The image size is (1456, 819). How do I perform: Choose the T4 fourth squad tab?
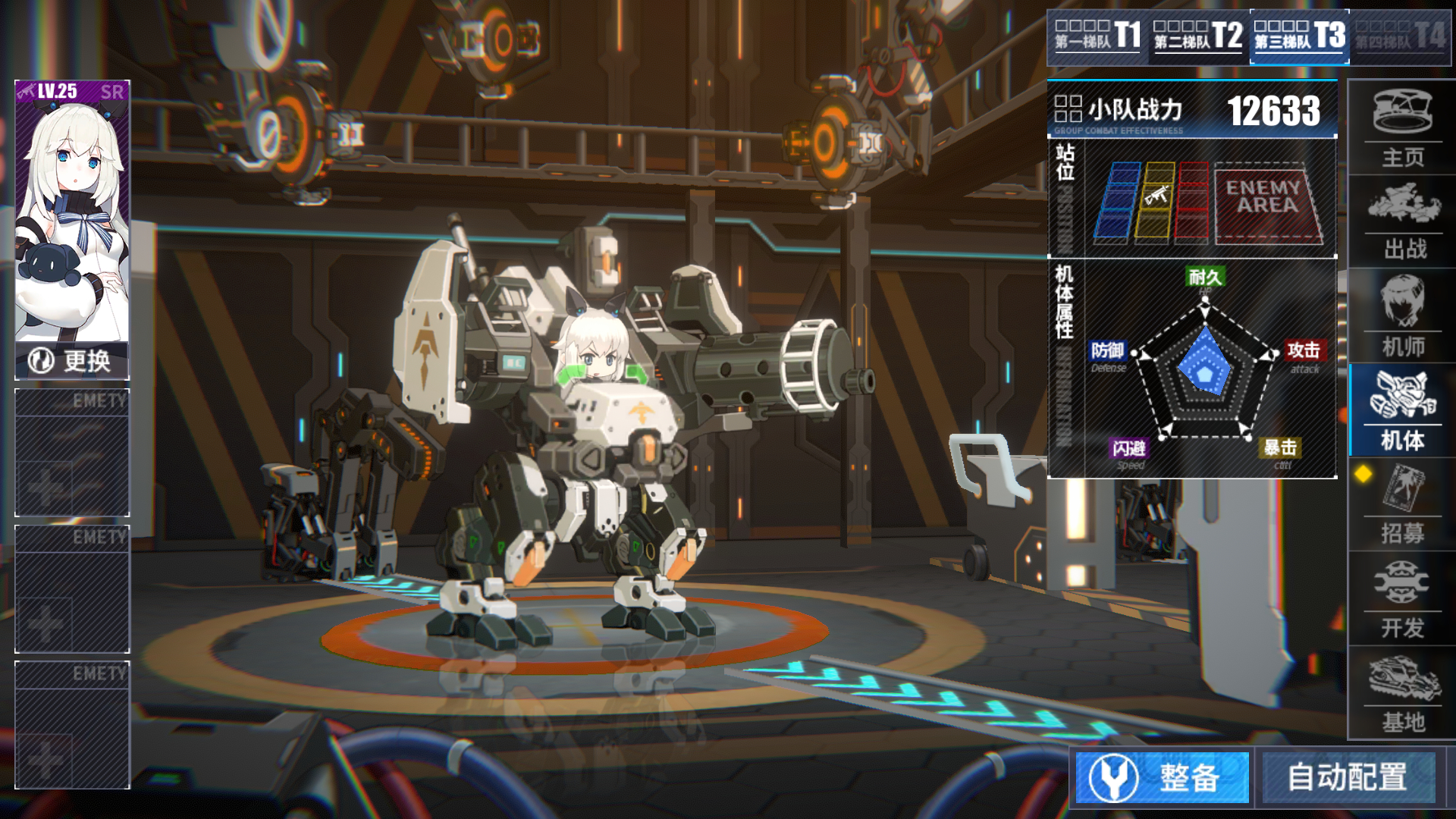coord(1400,36)
